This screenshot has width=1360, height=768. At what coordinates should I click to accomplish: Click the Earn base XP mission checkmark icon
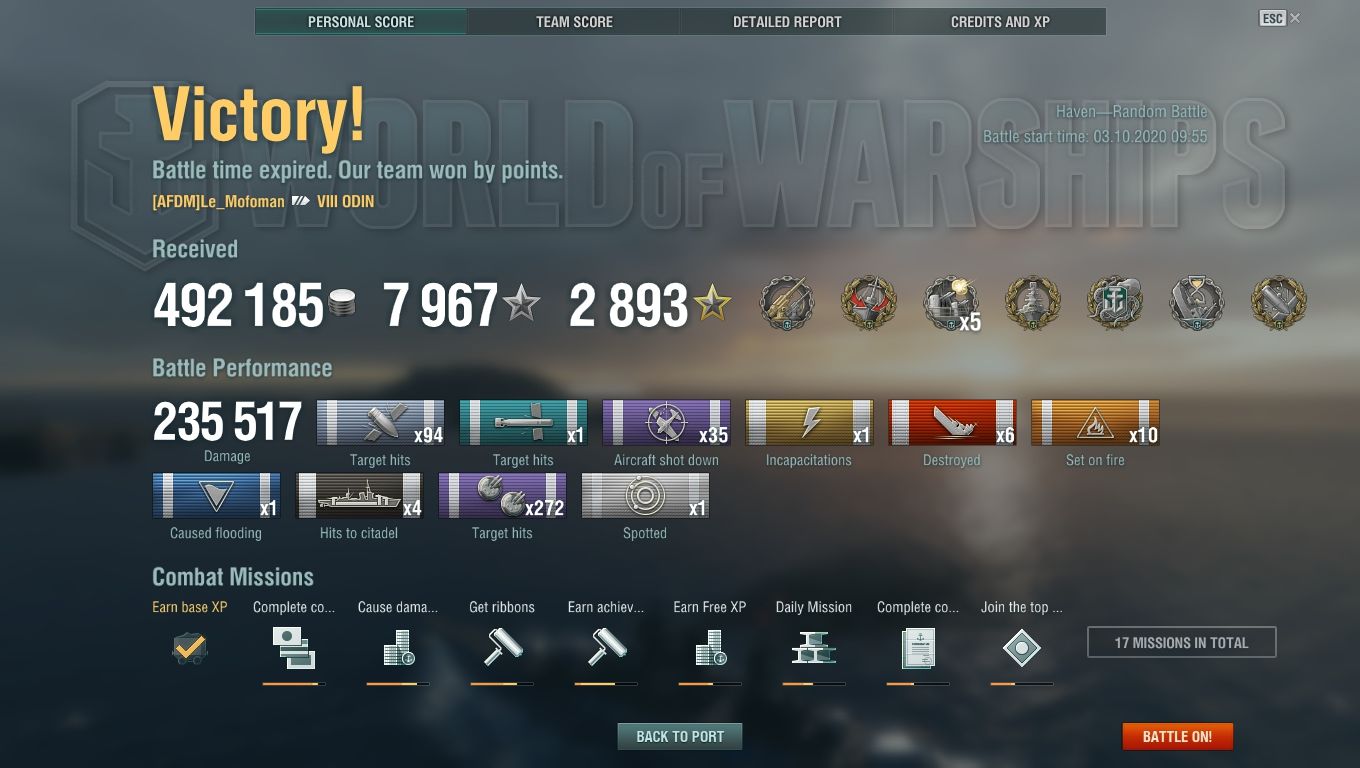[188, 648]
